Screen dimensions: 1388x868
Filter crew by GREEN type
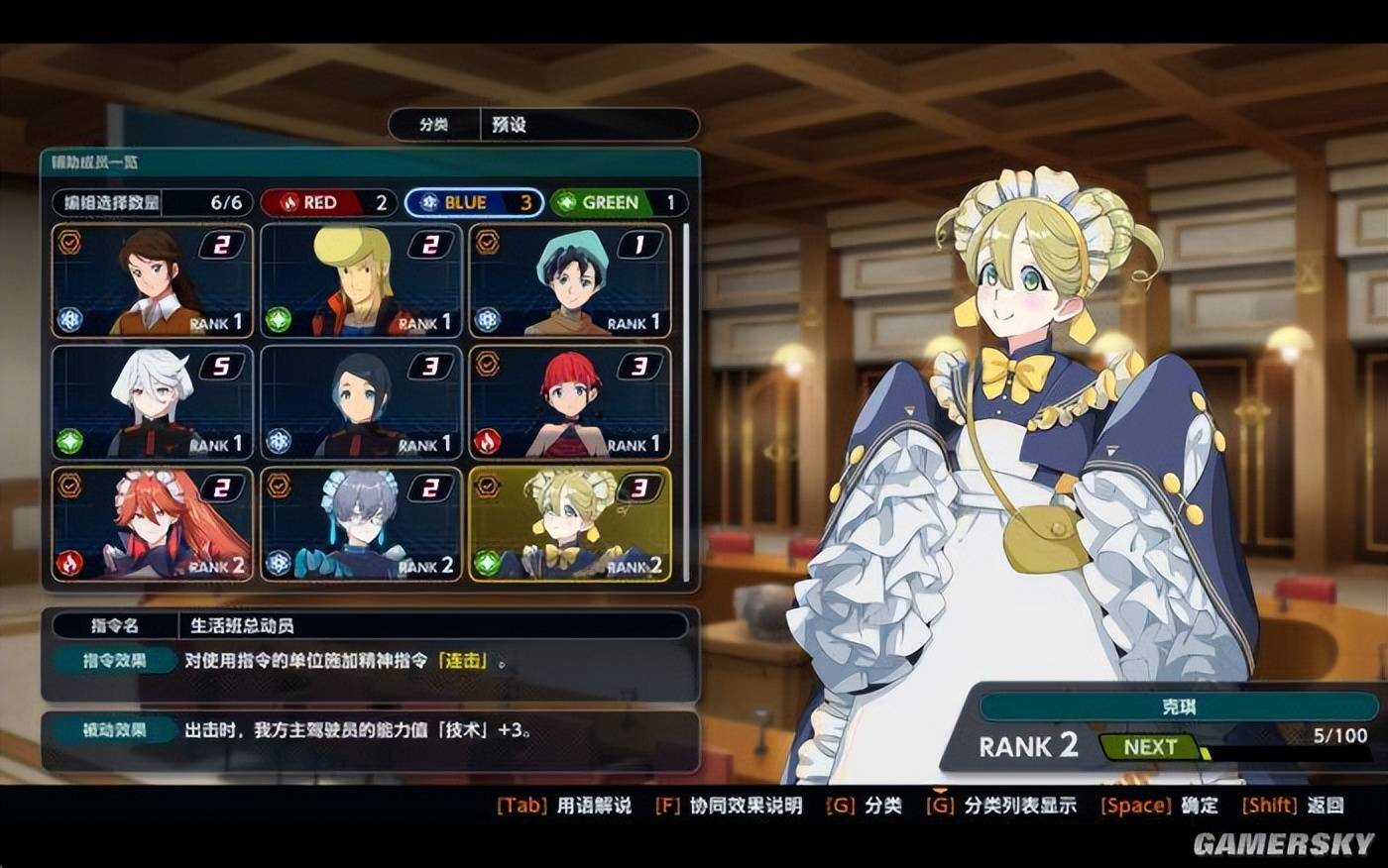coord(618,203)
